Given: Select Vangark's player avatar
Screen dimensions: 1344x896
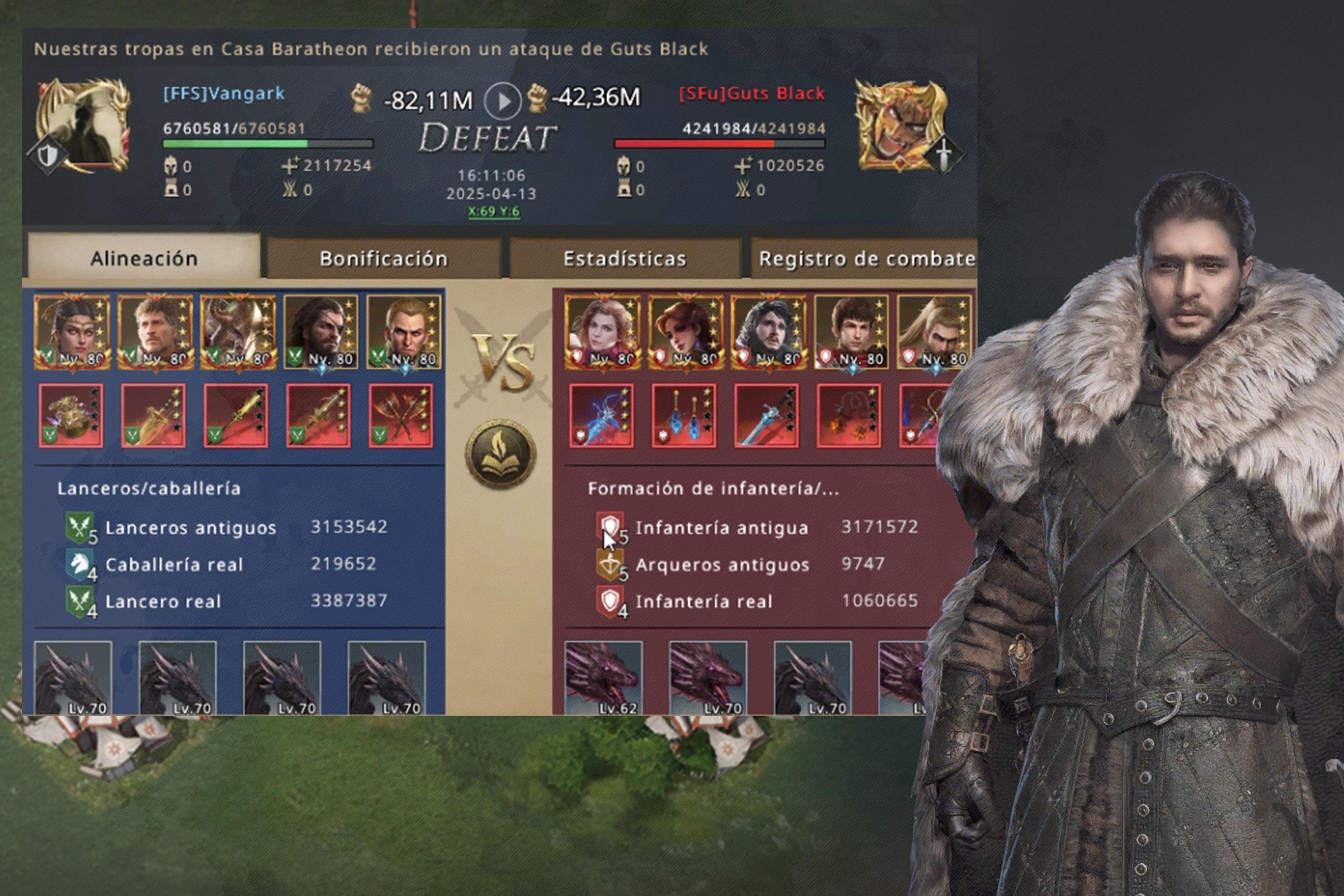Looking at the screenshot, I should click(83, 125).
